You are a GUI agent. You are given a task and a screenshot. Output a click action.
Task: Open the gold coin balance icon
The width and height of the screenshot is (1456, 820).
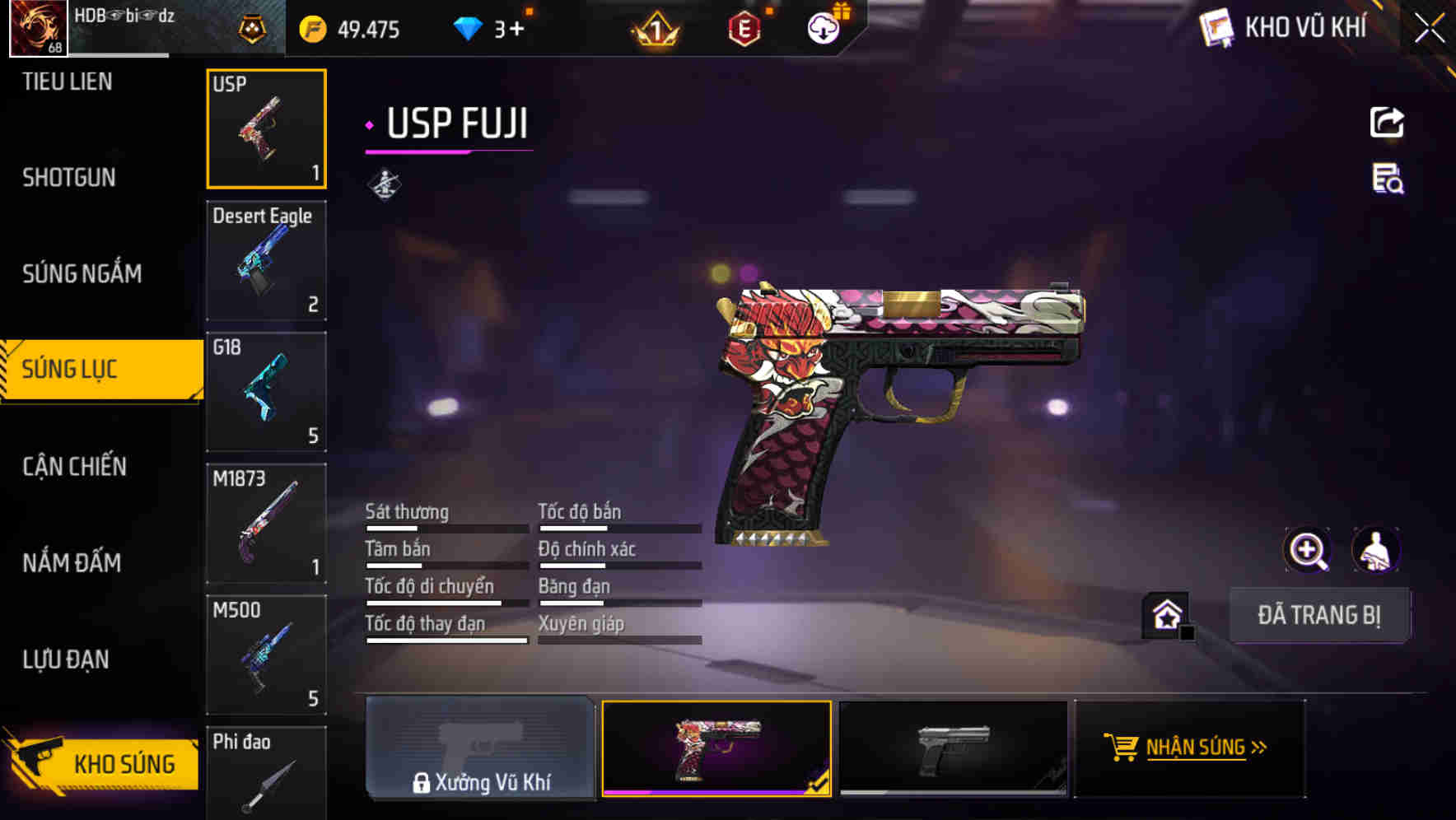313,28
